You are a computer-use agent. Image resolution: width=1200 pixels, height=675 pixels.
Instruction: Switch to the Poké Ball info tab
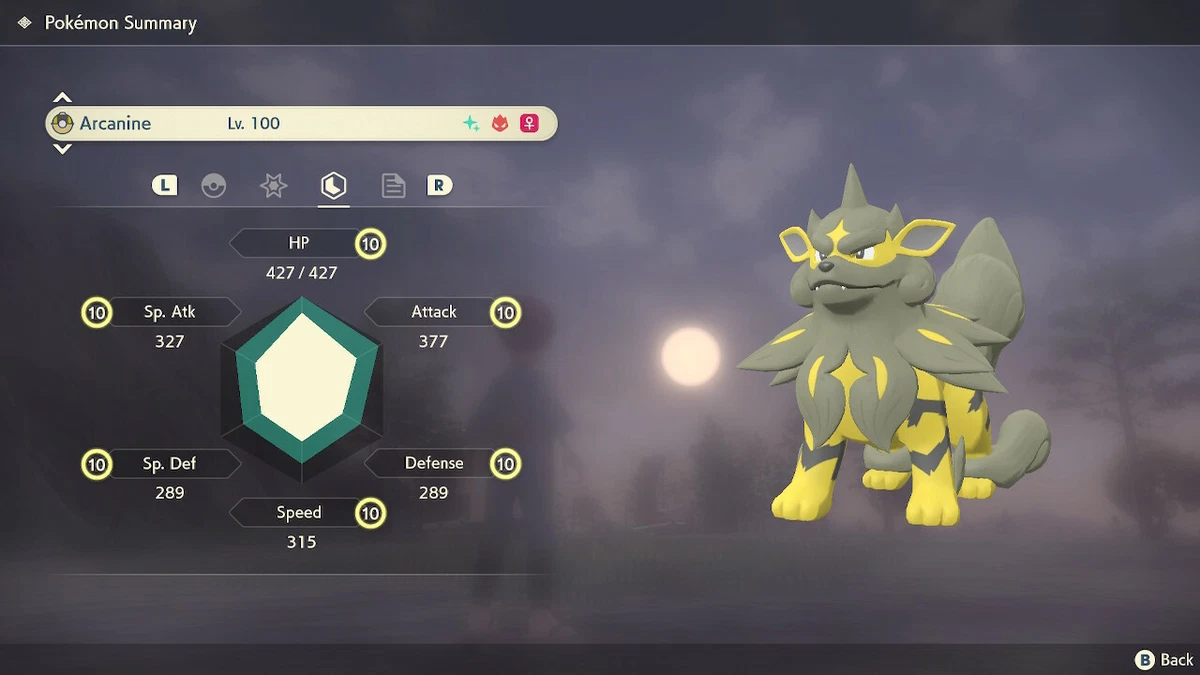(x=214, y=186)
